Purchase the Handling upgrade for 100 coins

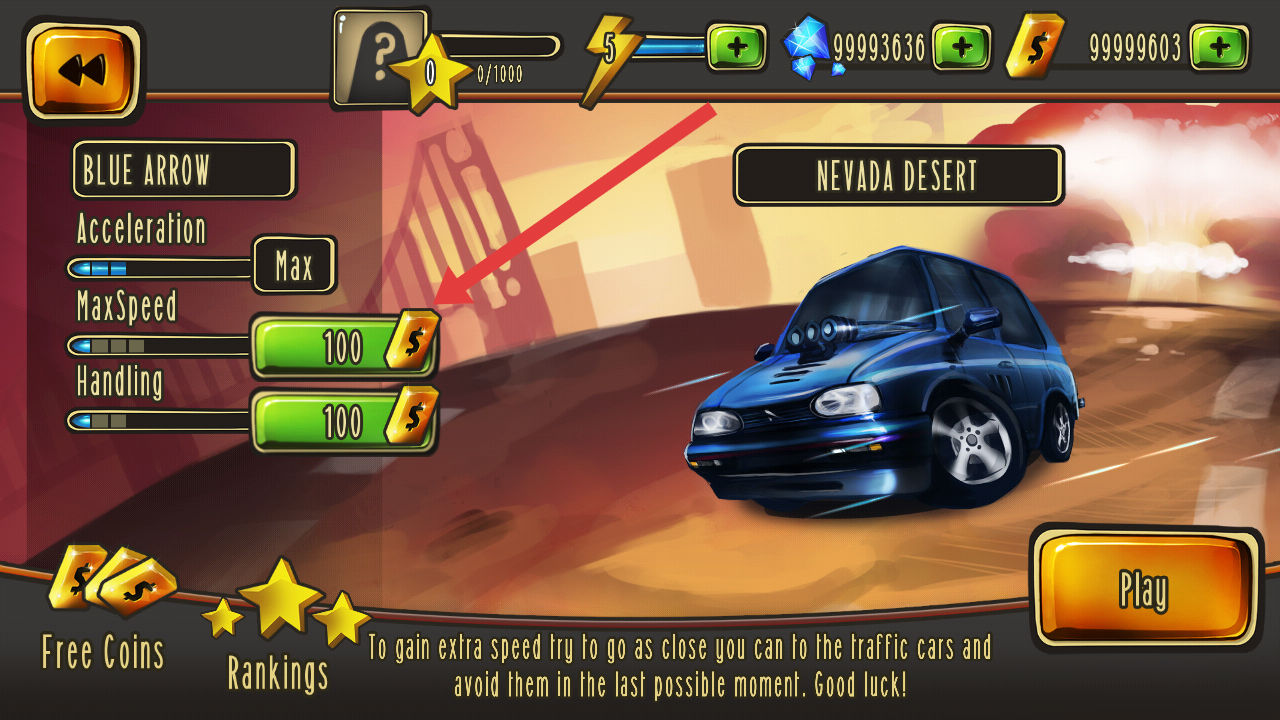click(343, 421)
